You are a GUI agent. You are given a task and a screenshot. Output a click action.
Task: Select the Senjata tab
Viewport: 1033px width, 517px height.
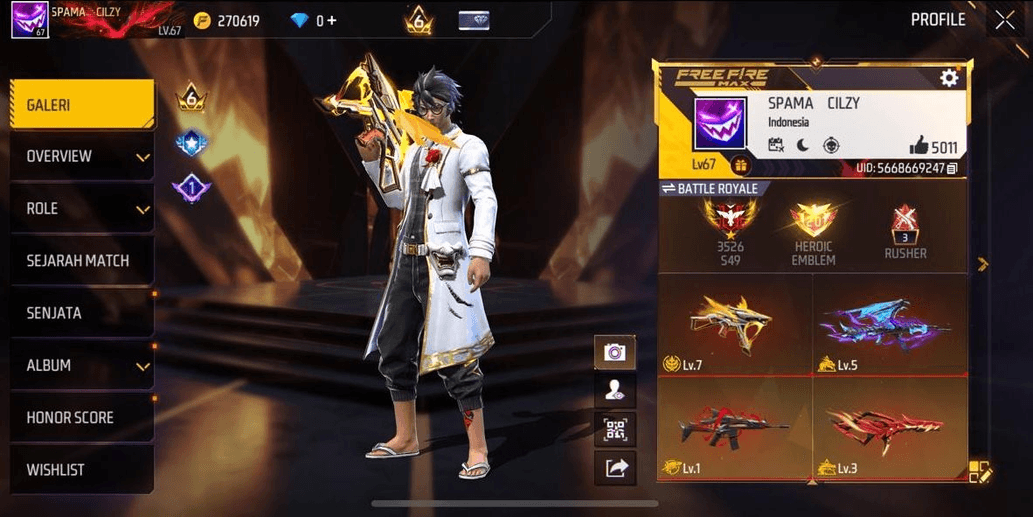point(80,313)
